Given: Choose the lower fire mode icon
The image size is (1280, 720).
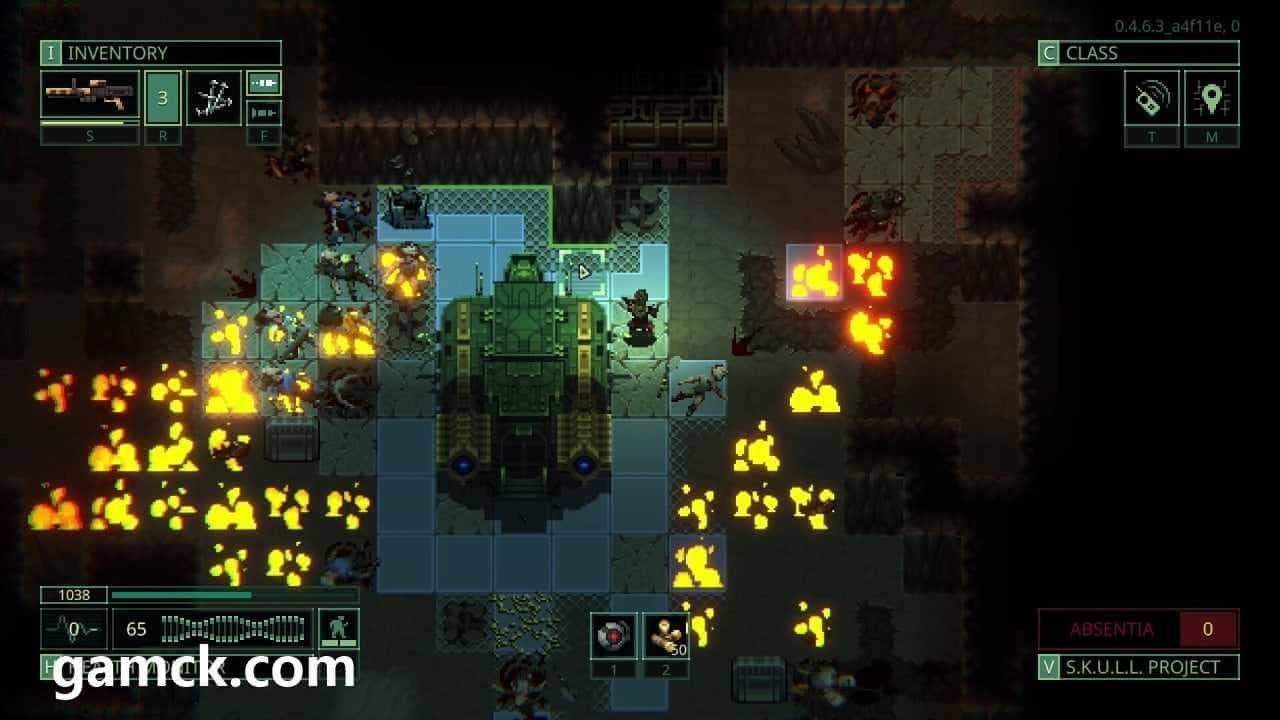Looking at the screenshot, I should tap(264, 112).
